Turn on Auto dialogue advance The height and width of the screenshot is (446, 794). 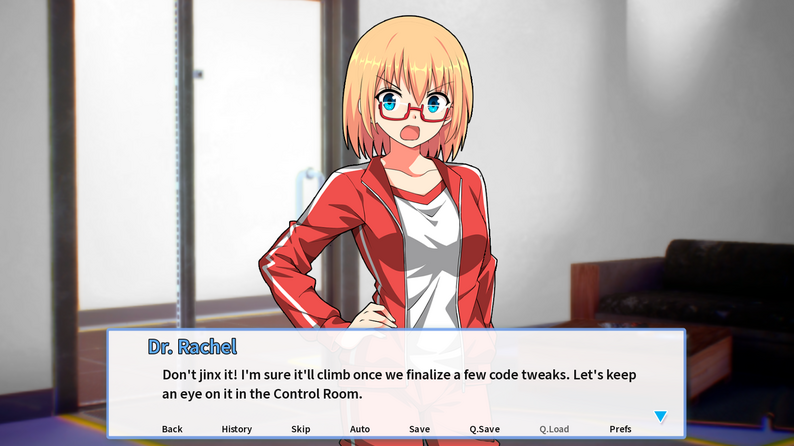(x=360, y=429)
